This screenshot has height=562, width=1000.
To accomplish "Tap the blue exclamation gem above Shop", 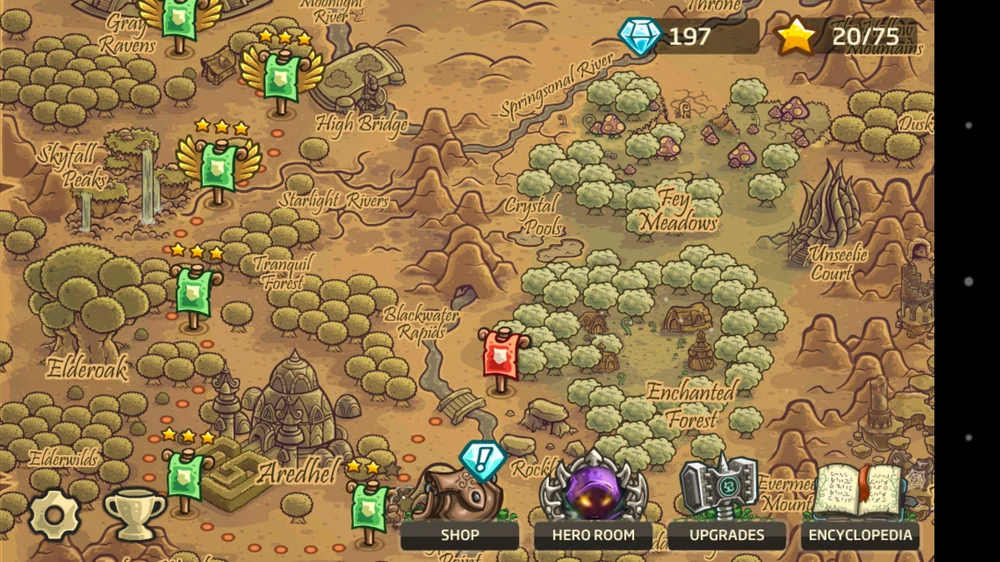I will point(483,460).
